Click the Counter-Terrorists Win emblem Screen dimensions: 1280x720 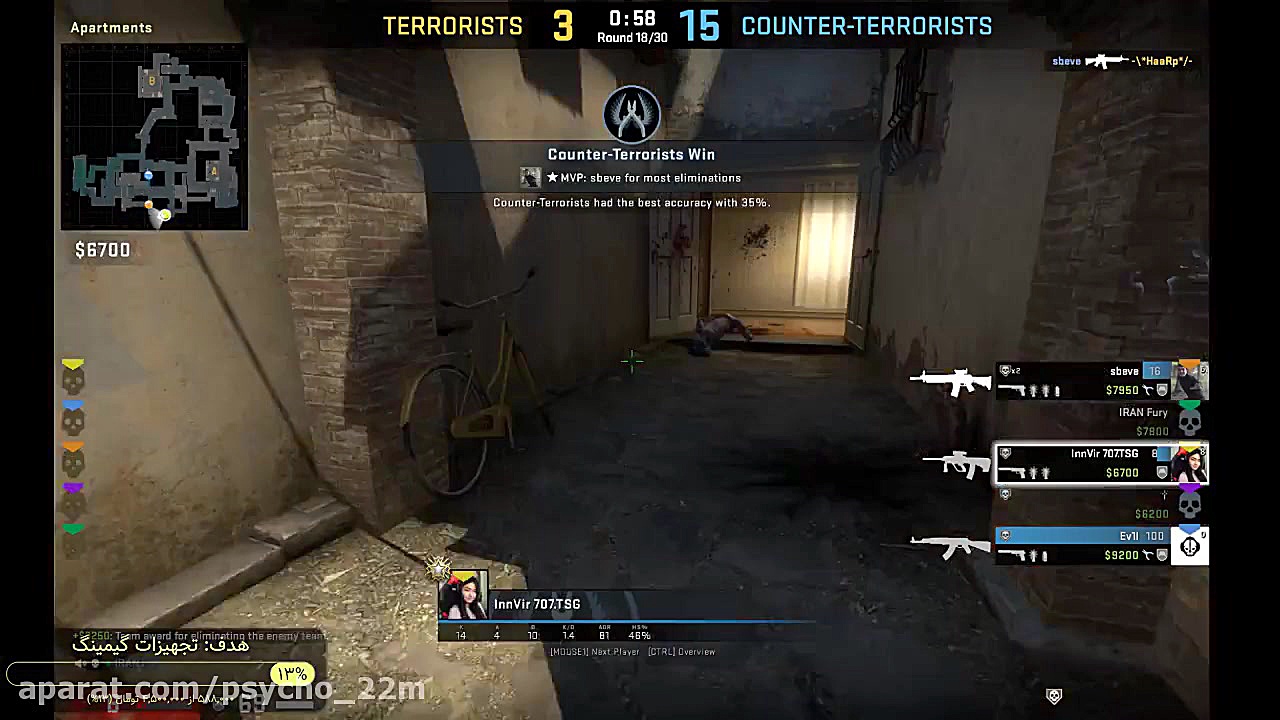click(631, 114)
